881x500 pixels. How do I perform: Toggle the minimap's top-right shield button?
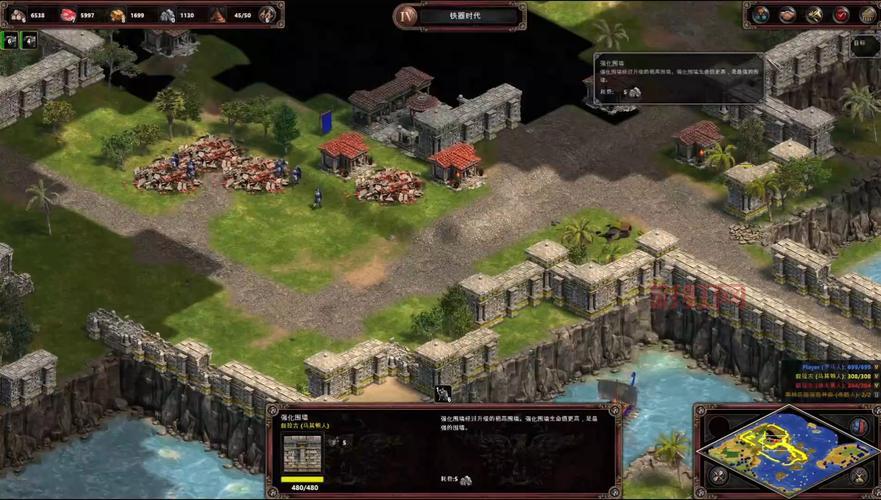click(x=858, y=425)
